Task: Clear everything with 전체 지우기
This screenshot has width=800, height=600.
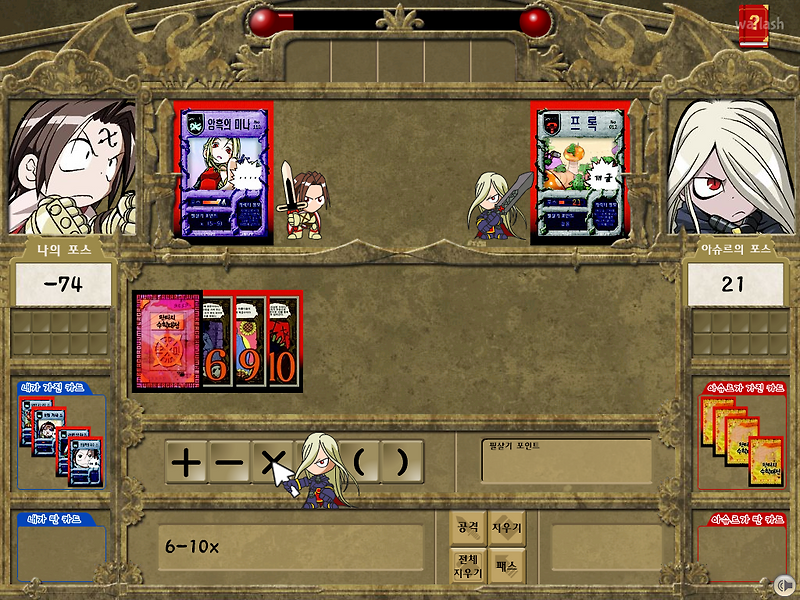Action: pyautogui.click(x=468, y=566)
